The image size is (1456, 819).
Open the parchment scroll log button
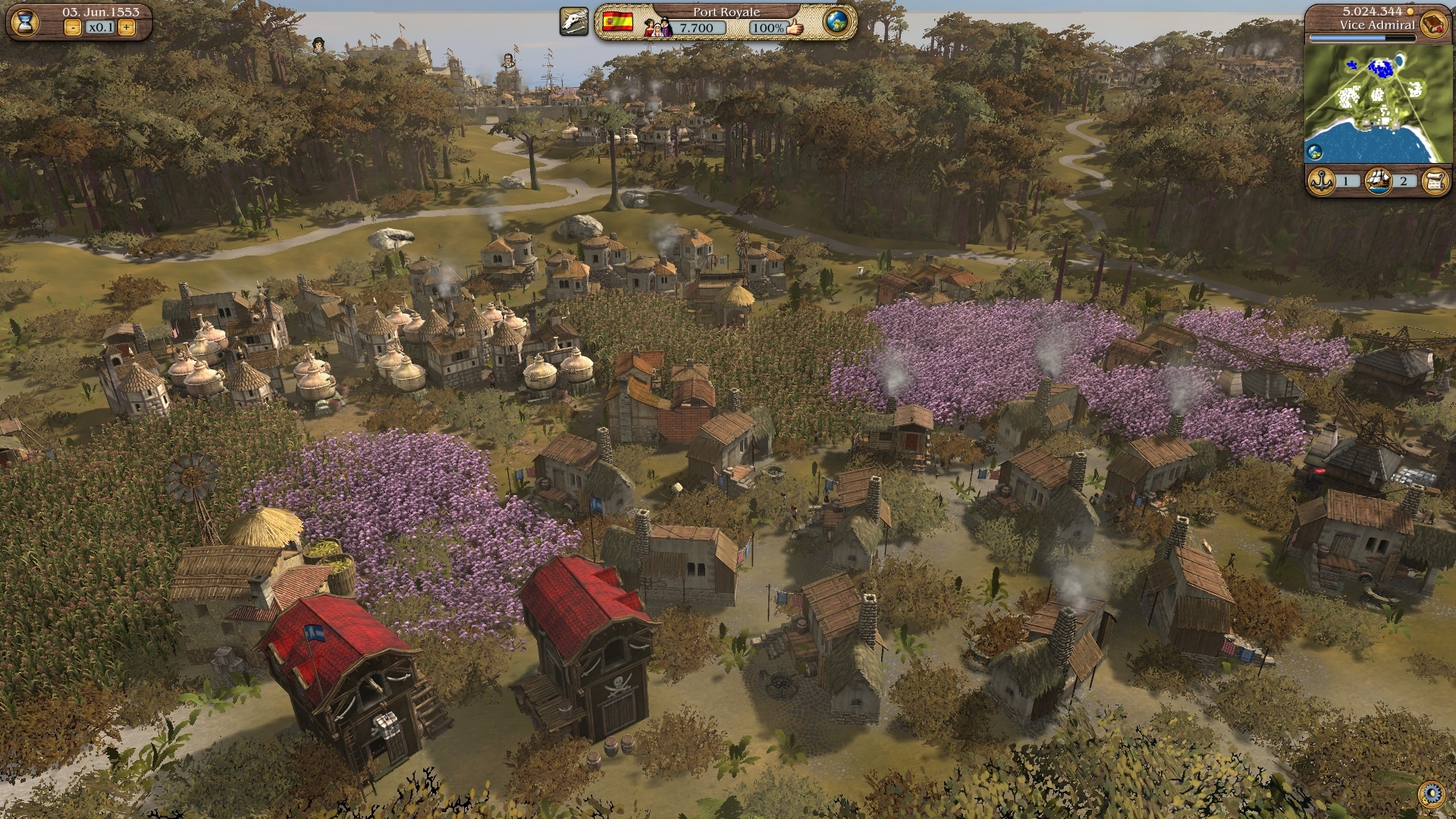[x=1435, y=181]
